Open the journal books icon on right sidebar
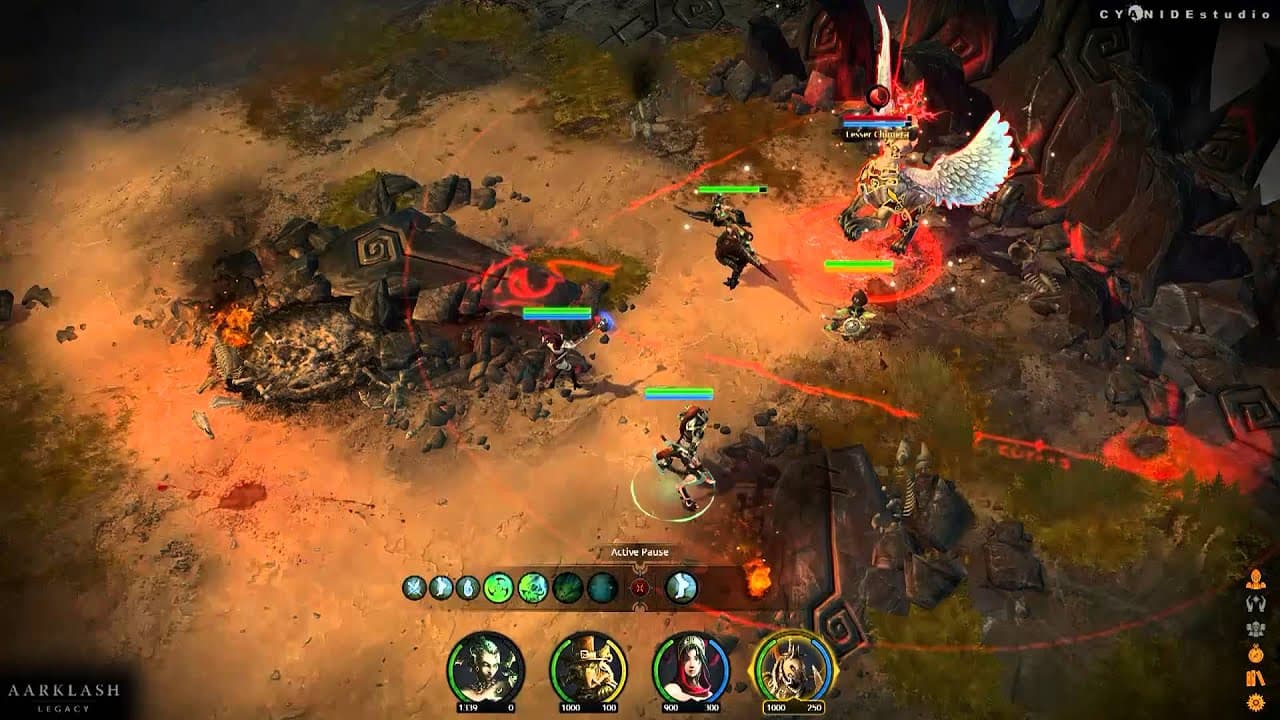 [1255, 678]
